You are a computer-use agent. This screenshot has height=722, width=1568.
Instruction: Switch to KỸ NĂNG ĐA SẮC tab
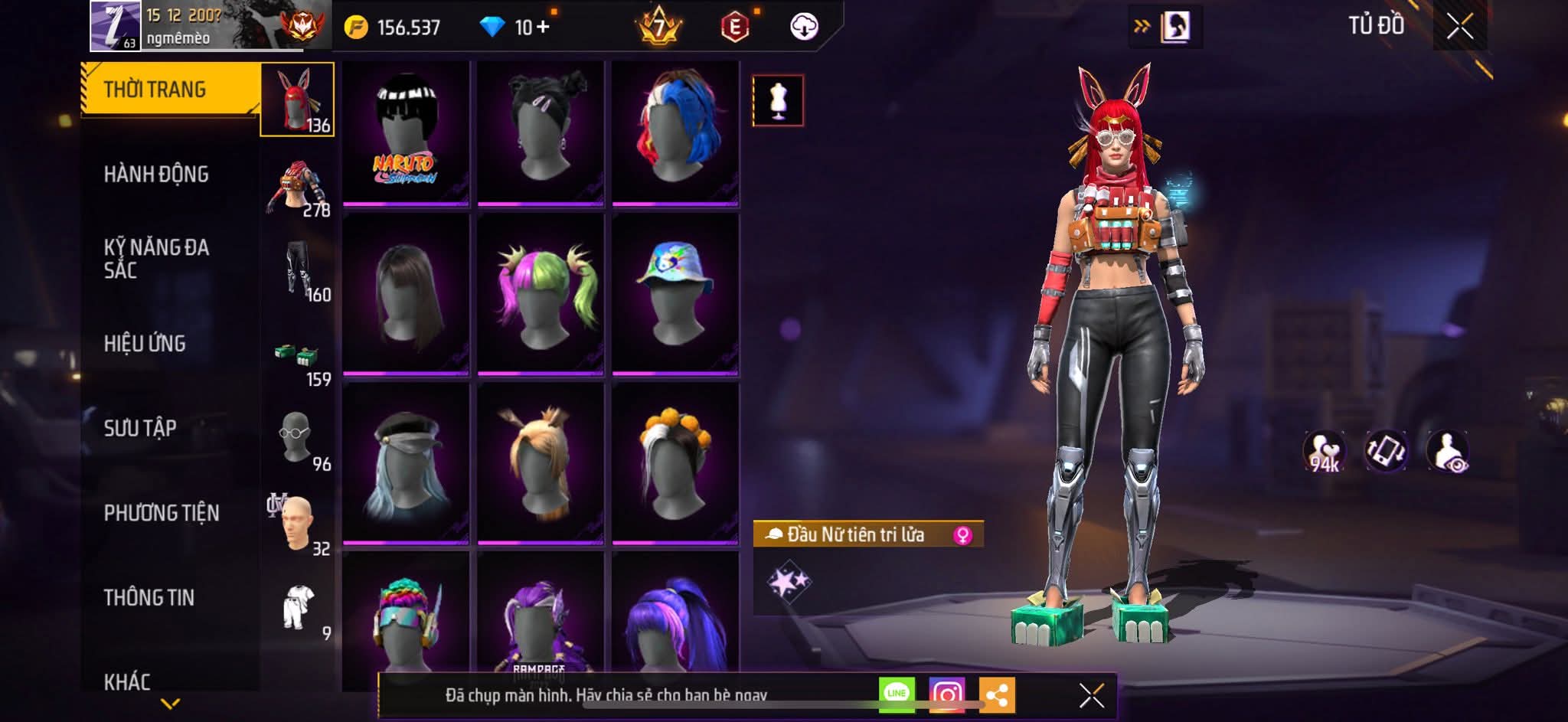[156, 258]
